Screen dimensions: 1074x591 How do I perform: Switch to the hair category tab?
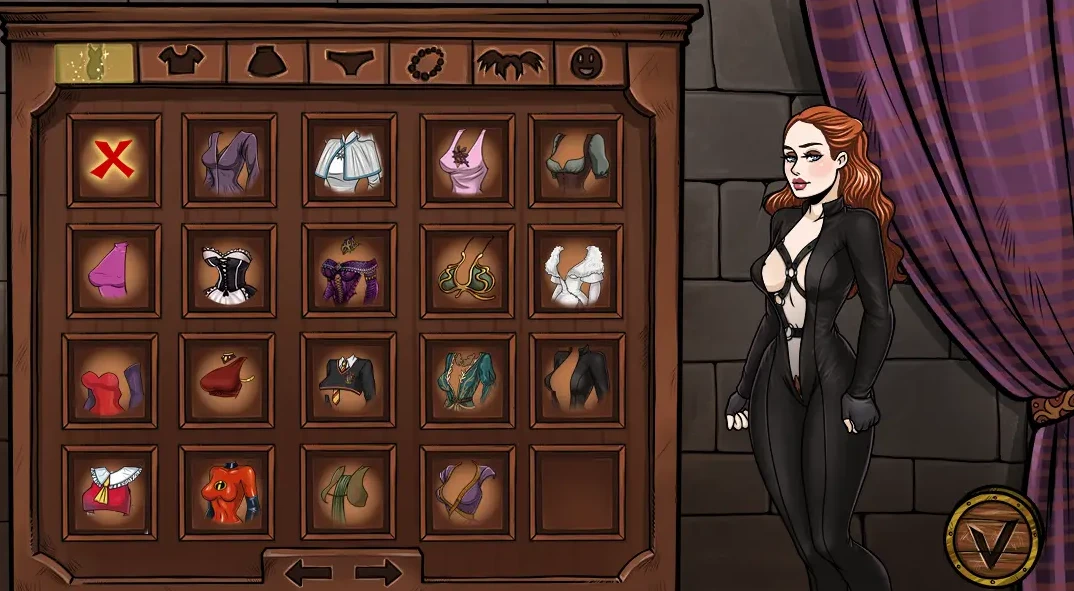coord(512,63)
